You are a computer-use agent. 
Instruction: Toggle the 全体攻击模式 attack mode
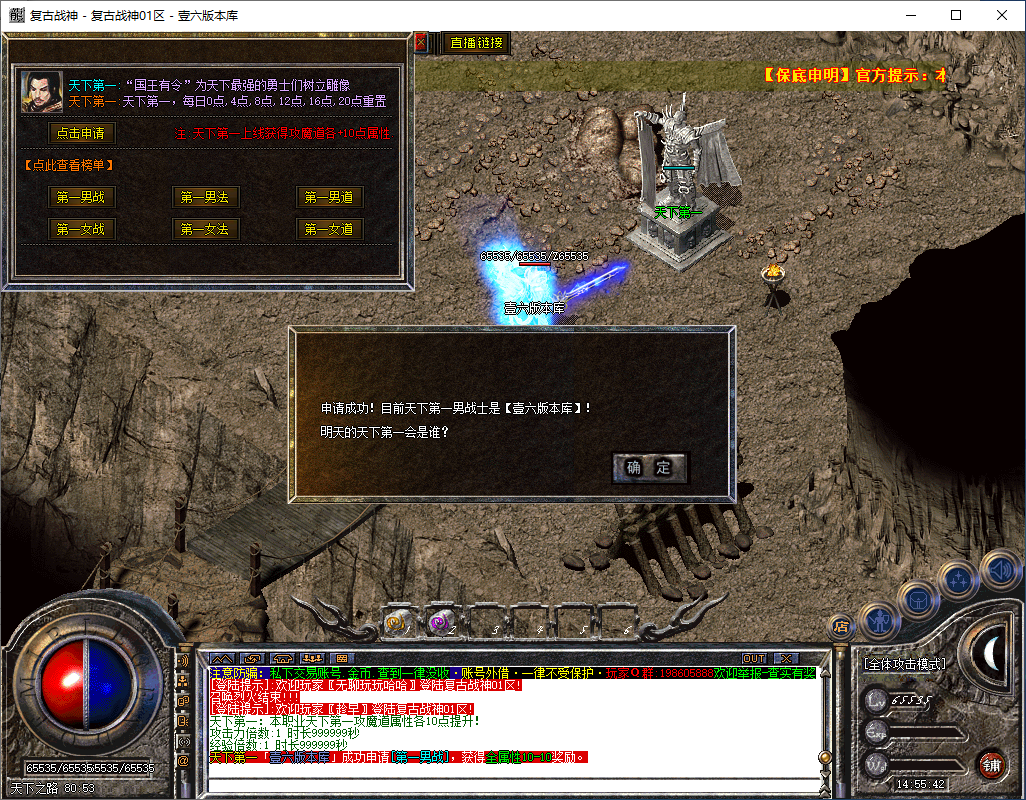904,663
